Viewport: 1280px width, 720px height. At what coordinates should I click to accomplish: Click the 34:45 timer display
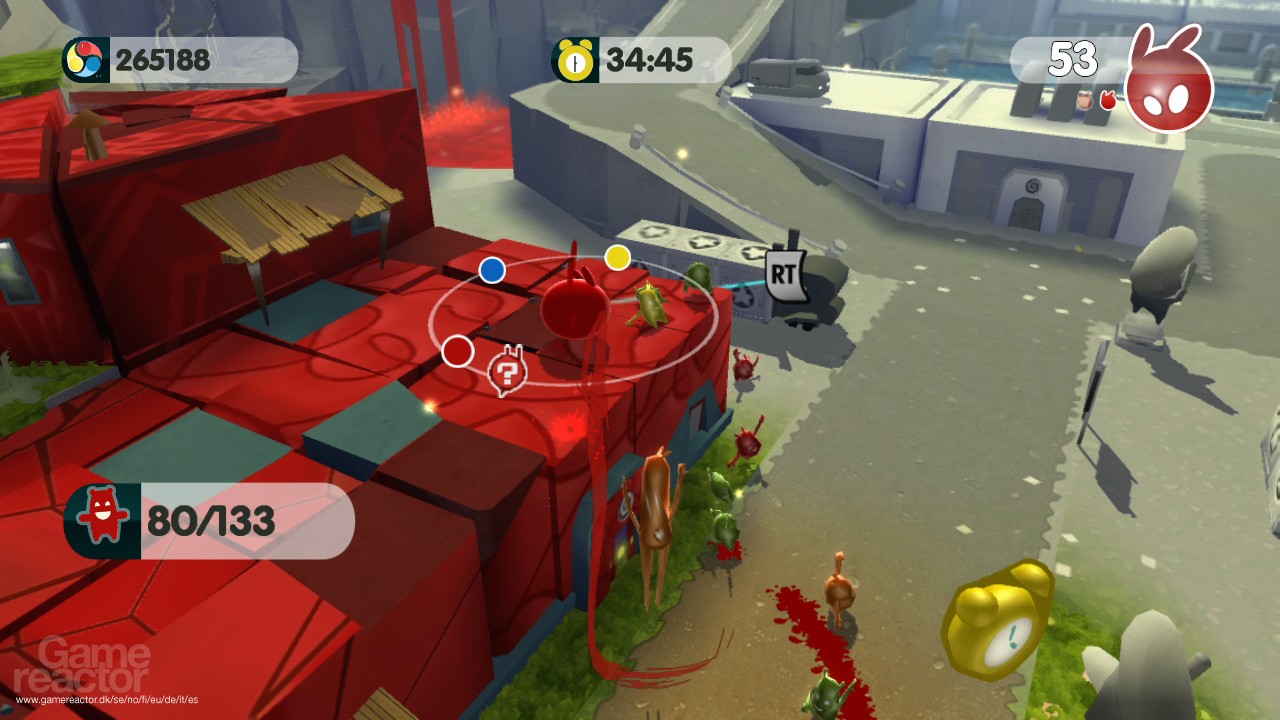(x=651, y=58)
